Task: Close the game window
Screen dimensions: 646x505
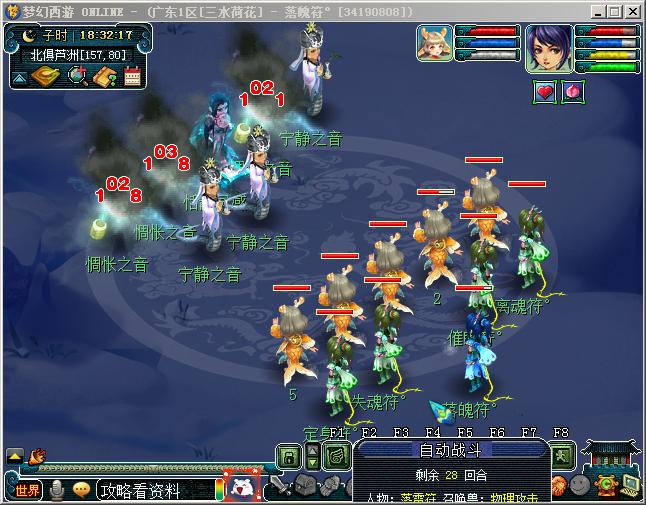Action: (633, 11)
